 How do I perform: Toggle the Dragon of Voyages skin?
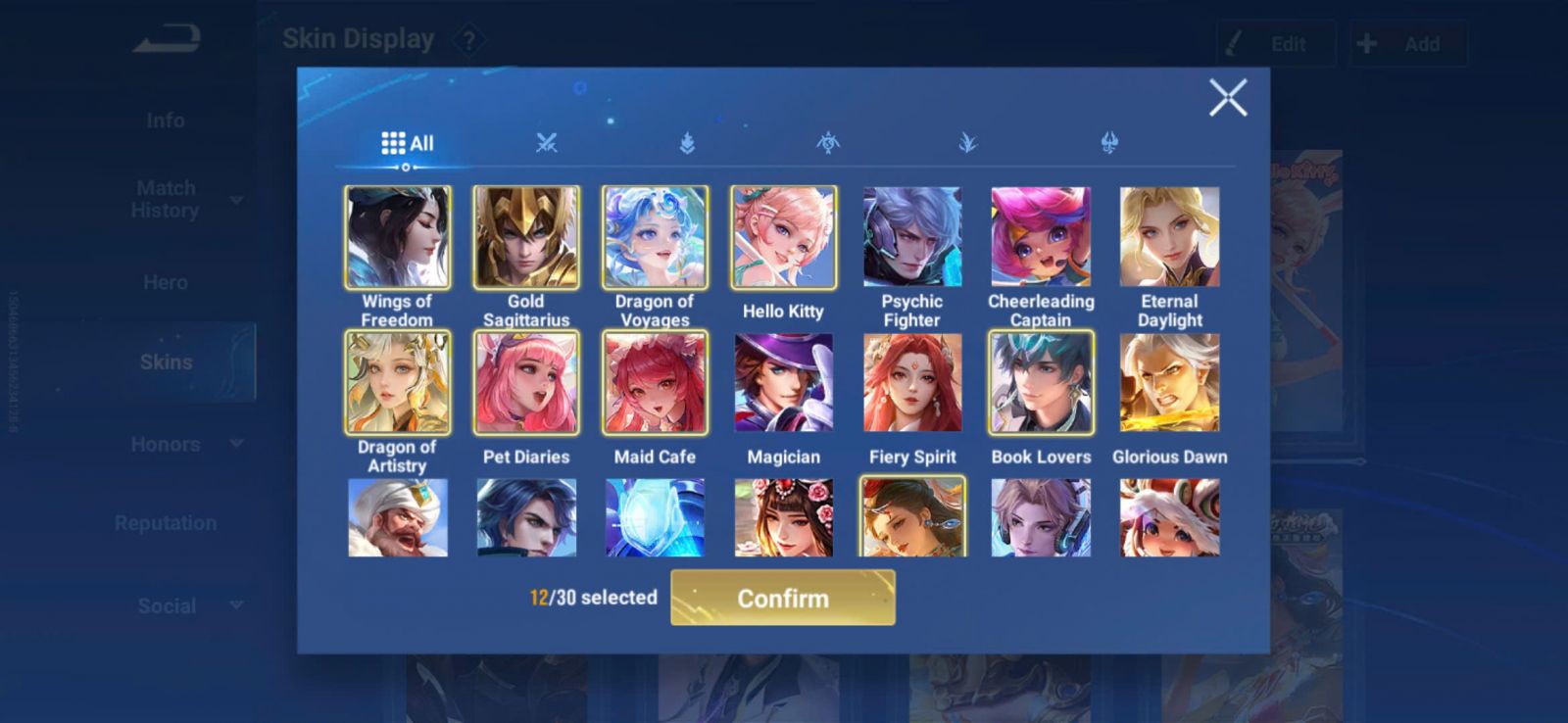click(655, 237)
